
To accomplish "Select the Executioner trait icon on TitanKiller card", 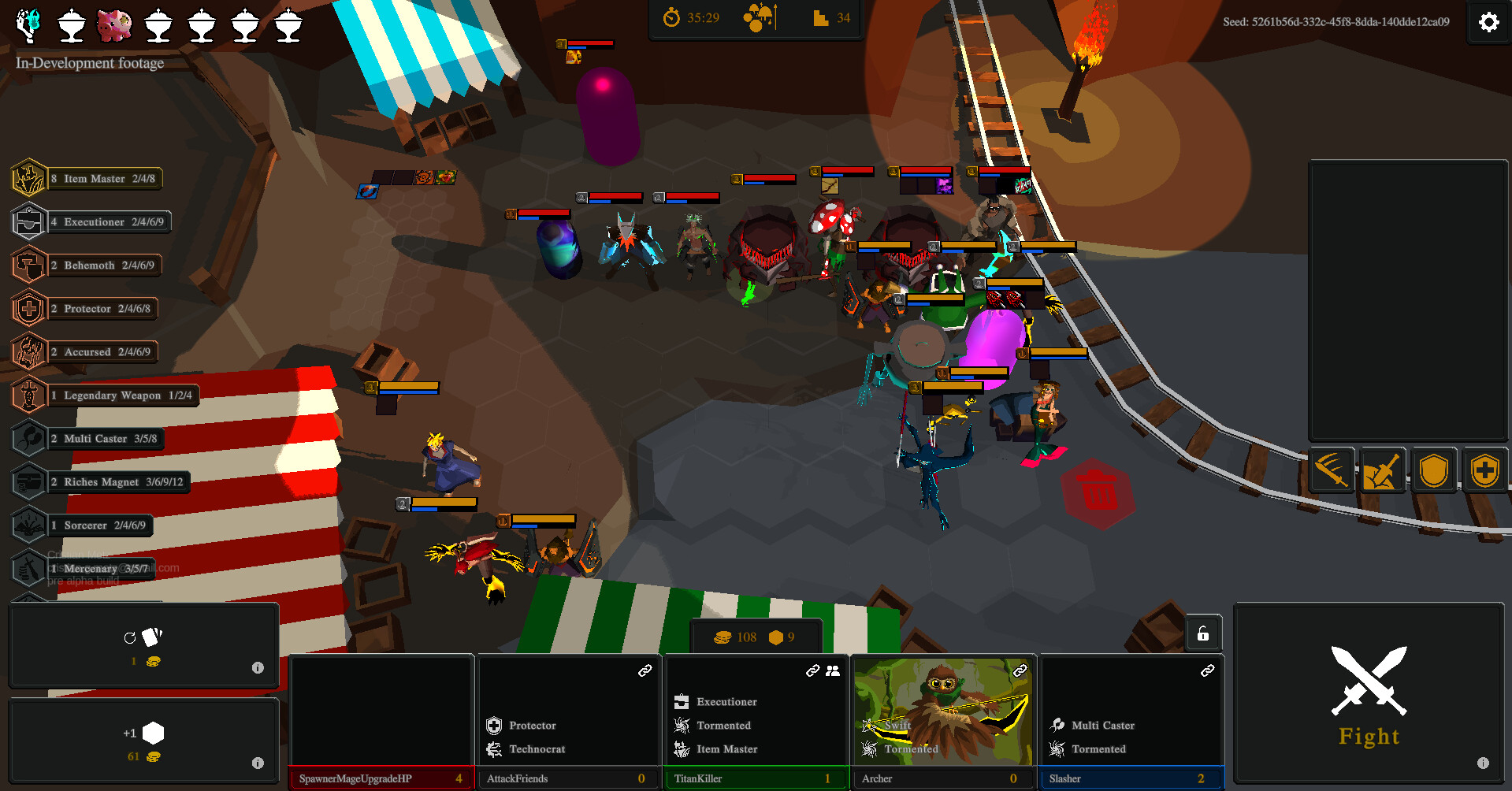I will pos(681,700).
